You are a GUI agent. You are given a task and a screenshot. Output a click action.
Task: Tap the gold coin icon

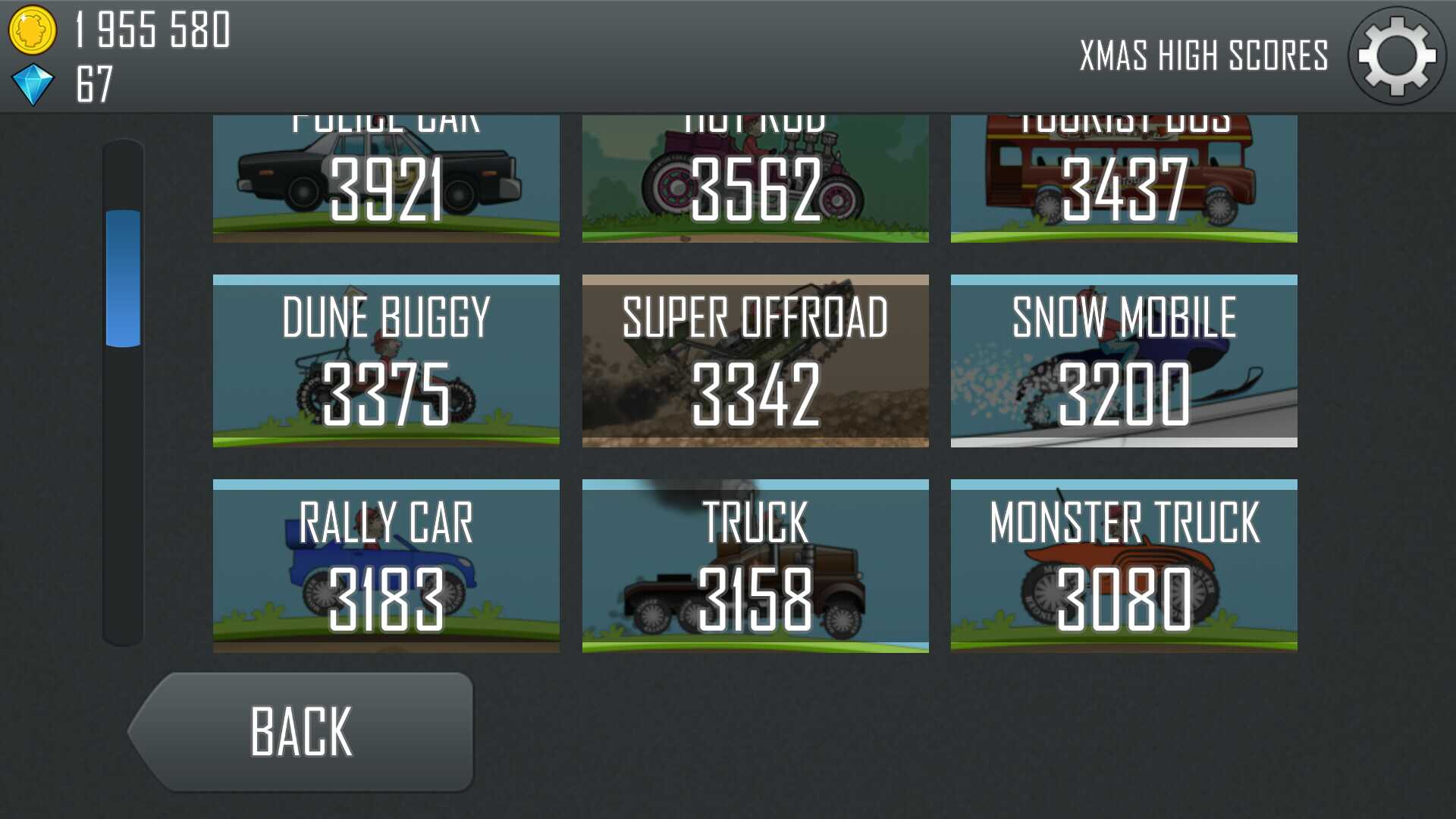click(32, 30)
